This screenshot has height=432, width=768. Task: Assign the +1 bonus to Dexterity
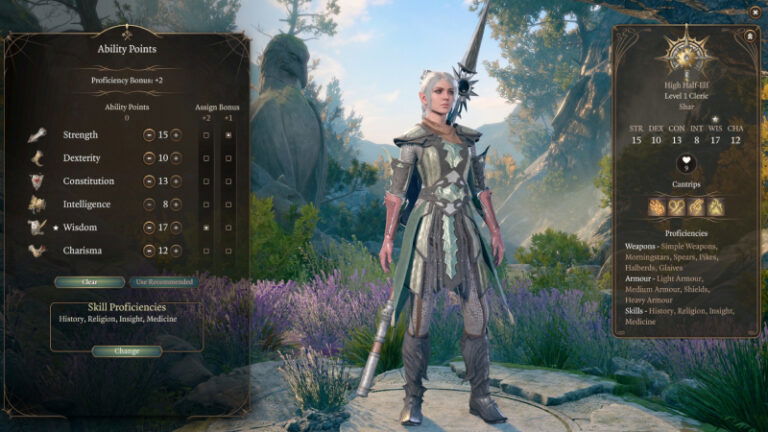(229, 158)
